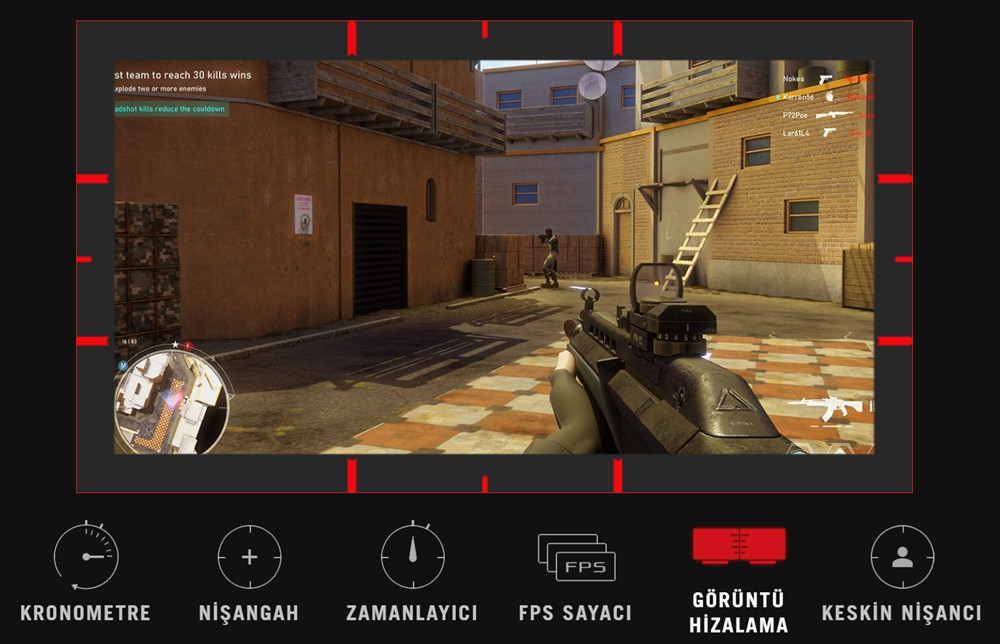
Task: Select player P72Poe in the scoreboard
Action: (x=796, y=115)
